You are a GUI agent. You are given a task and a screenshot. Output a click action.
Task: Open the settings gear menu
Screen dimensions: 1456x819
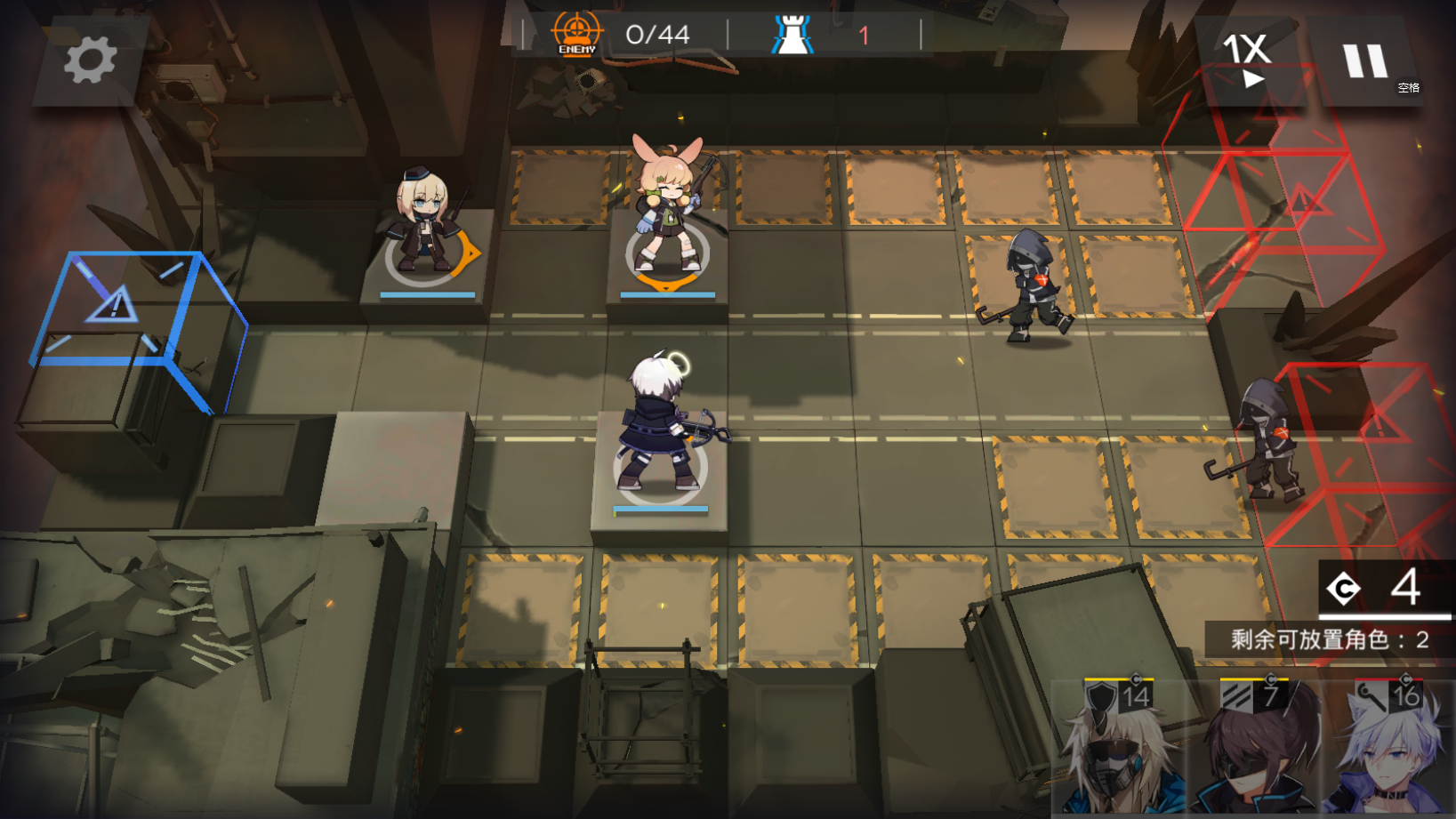90,60
